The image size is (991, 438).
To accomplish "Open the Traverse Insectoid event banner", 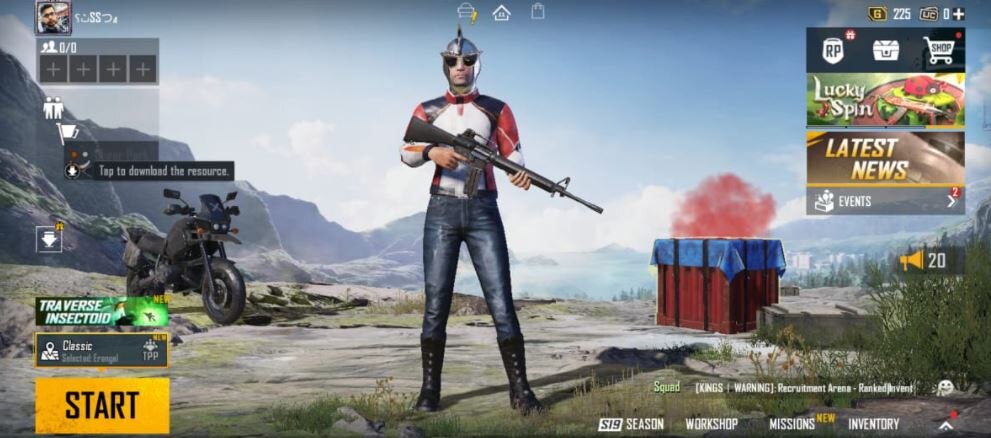I will click(102, 311).
